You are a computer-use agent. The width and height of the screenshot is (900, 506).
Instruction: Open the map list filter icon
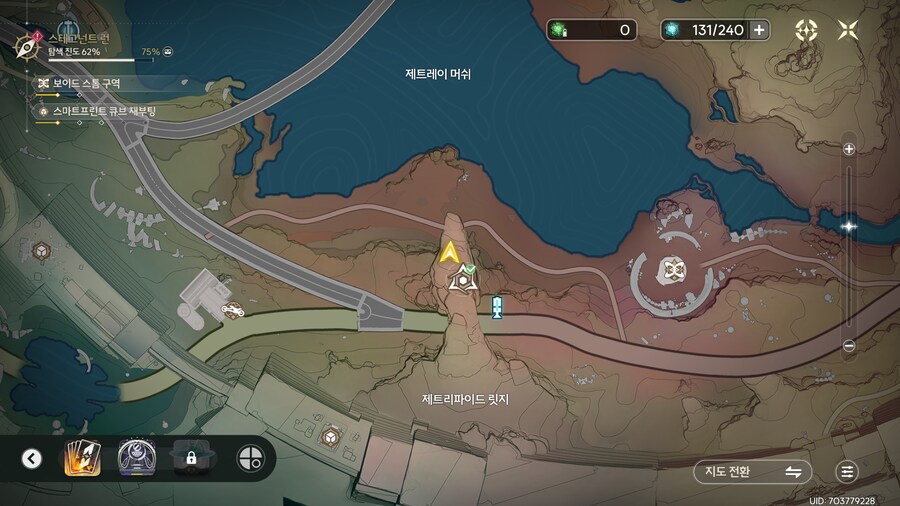(x=847, y=472)
